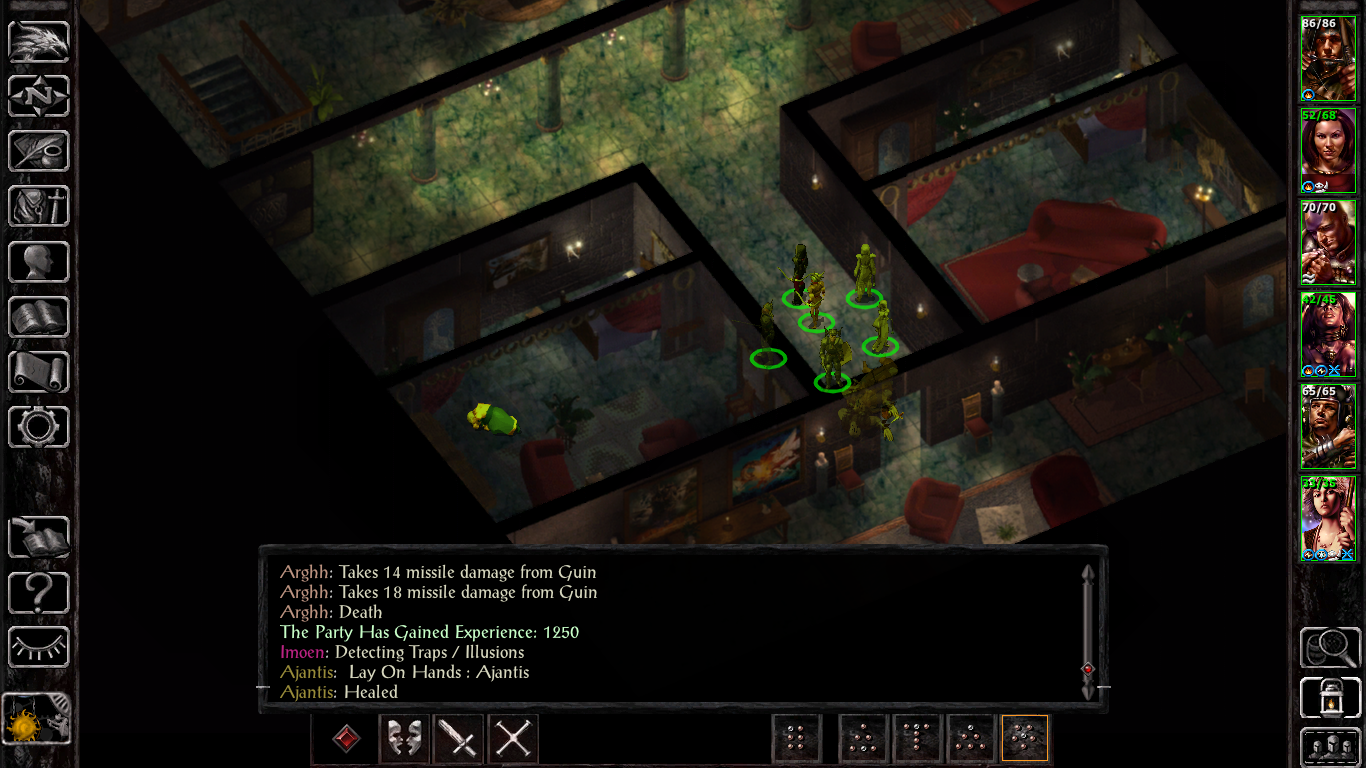Viewport: 1366px width, 768px height.
Task: Activate the talk masks action button
Action: tap(404, 740)
